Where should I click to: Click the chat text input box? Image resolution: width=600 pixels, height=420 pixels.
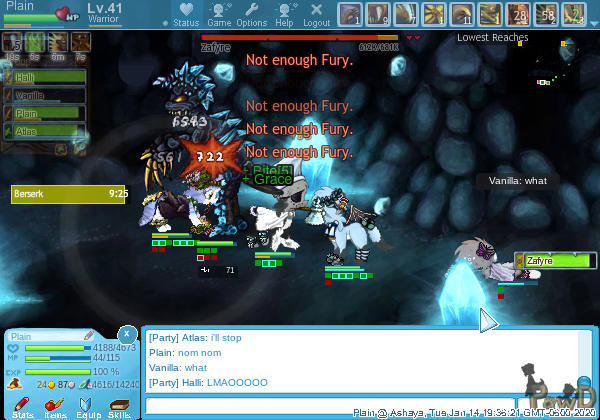[x=330, y=406]
